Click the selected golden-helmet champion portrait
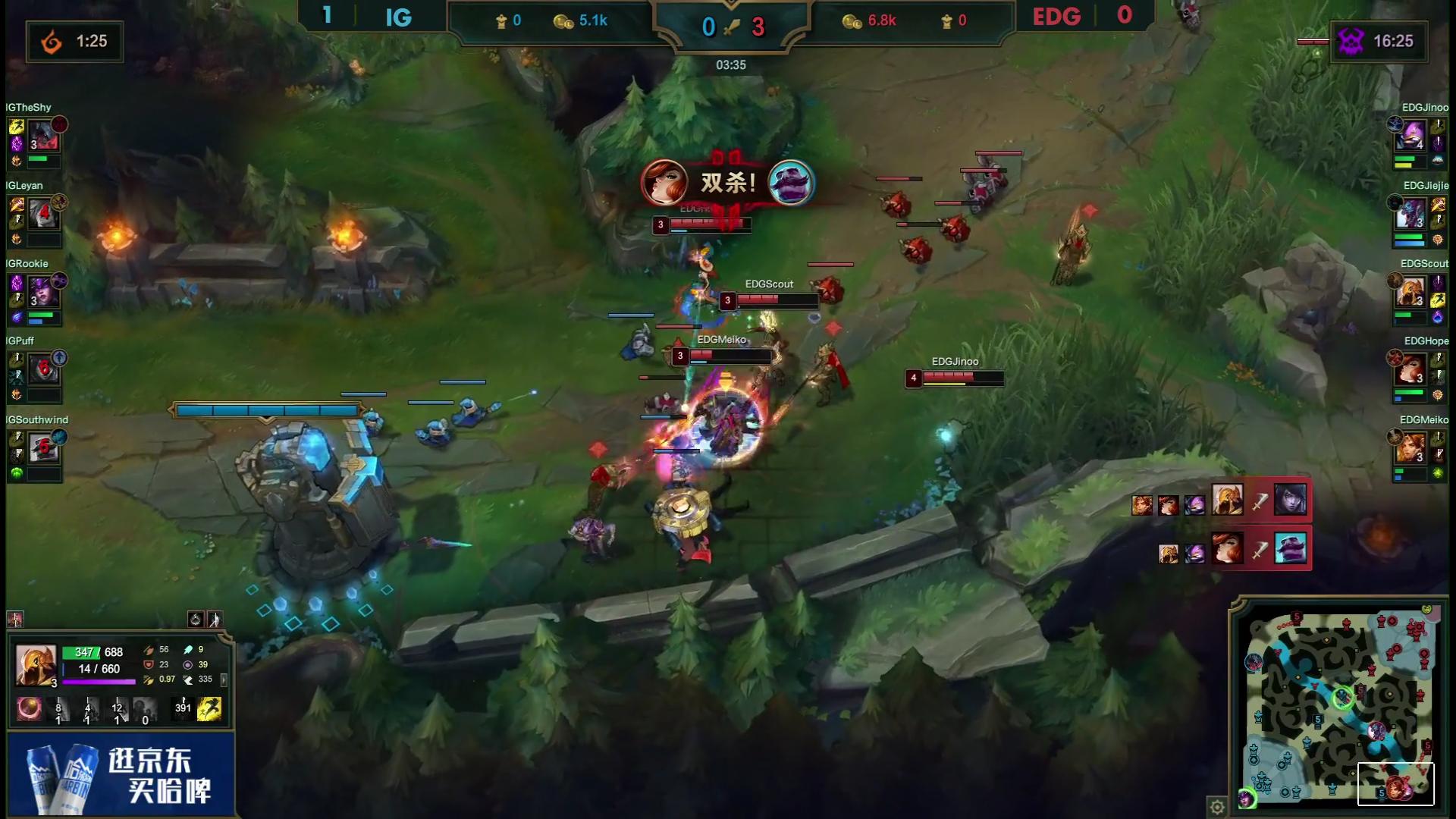The width and height of the screenshot is (1456, 819). point(36,665)
